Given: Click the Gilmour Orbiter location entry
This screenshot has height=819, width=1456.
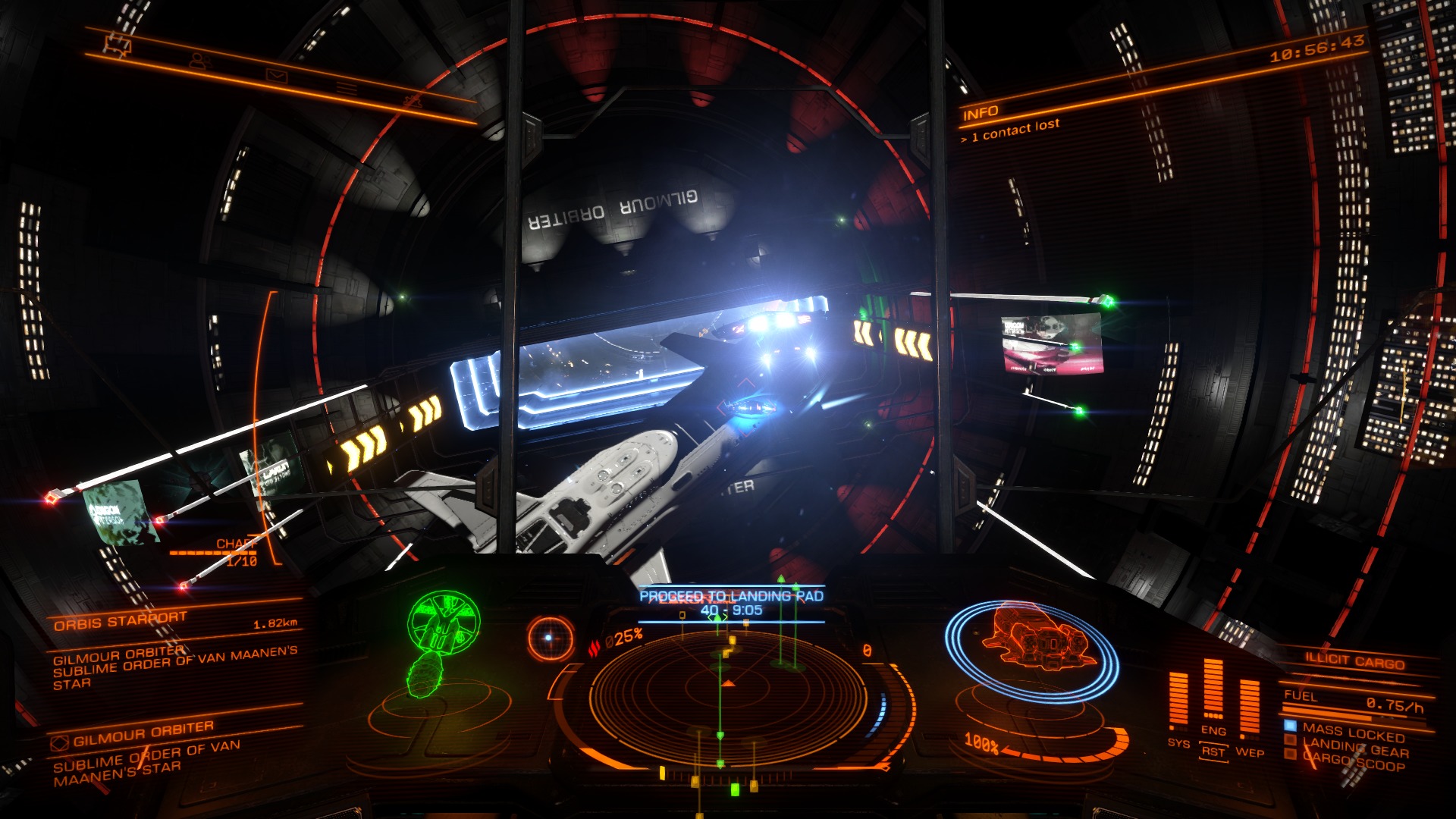Looking at the screenshot, I should [144, 733].
